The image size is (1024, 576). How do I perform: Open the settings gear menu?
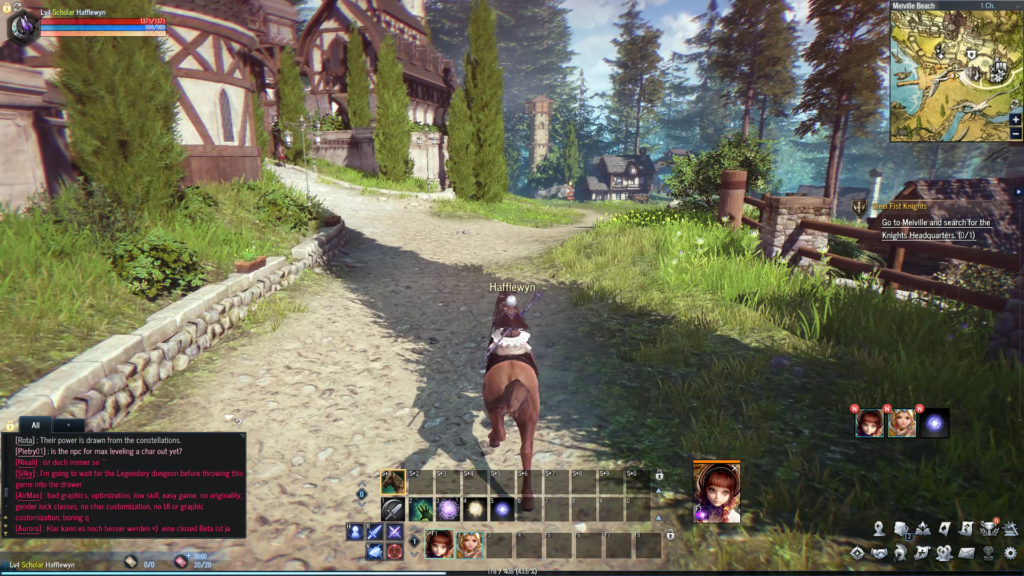coord(1010,552)
